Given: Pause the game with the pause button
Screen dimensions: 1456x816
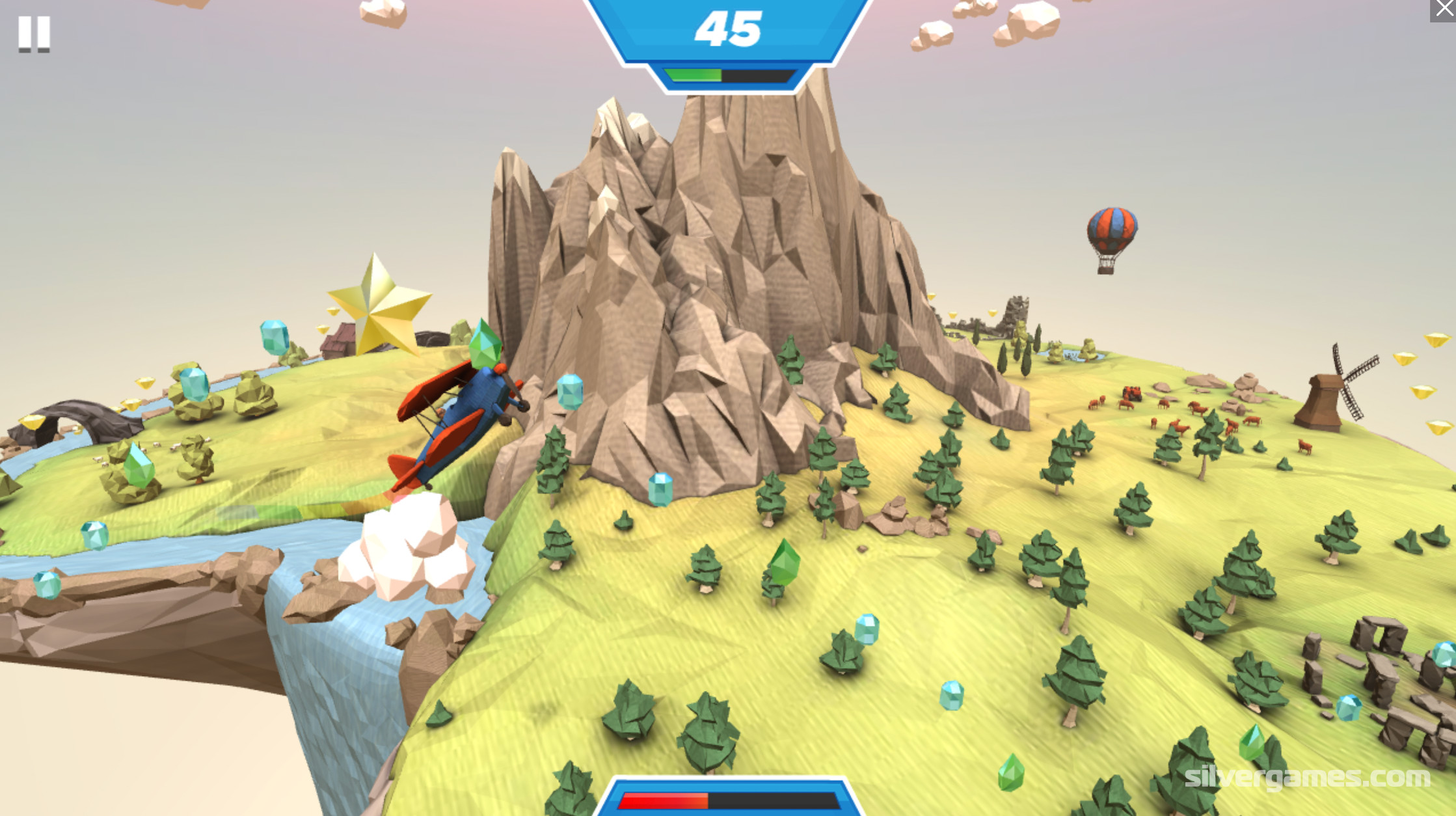Looking at the screenshot, I should (x=34, y=33).
